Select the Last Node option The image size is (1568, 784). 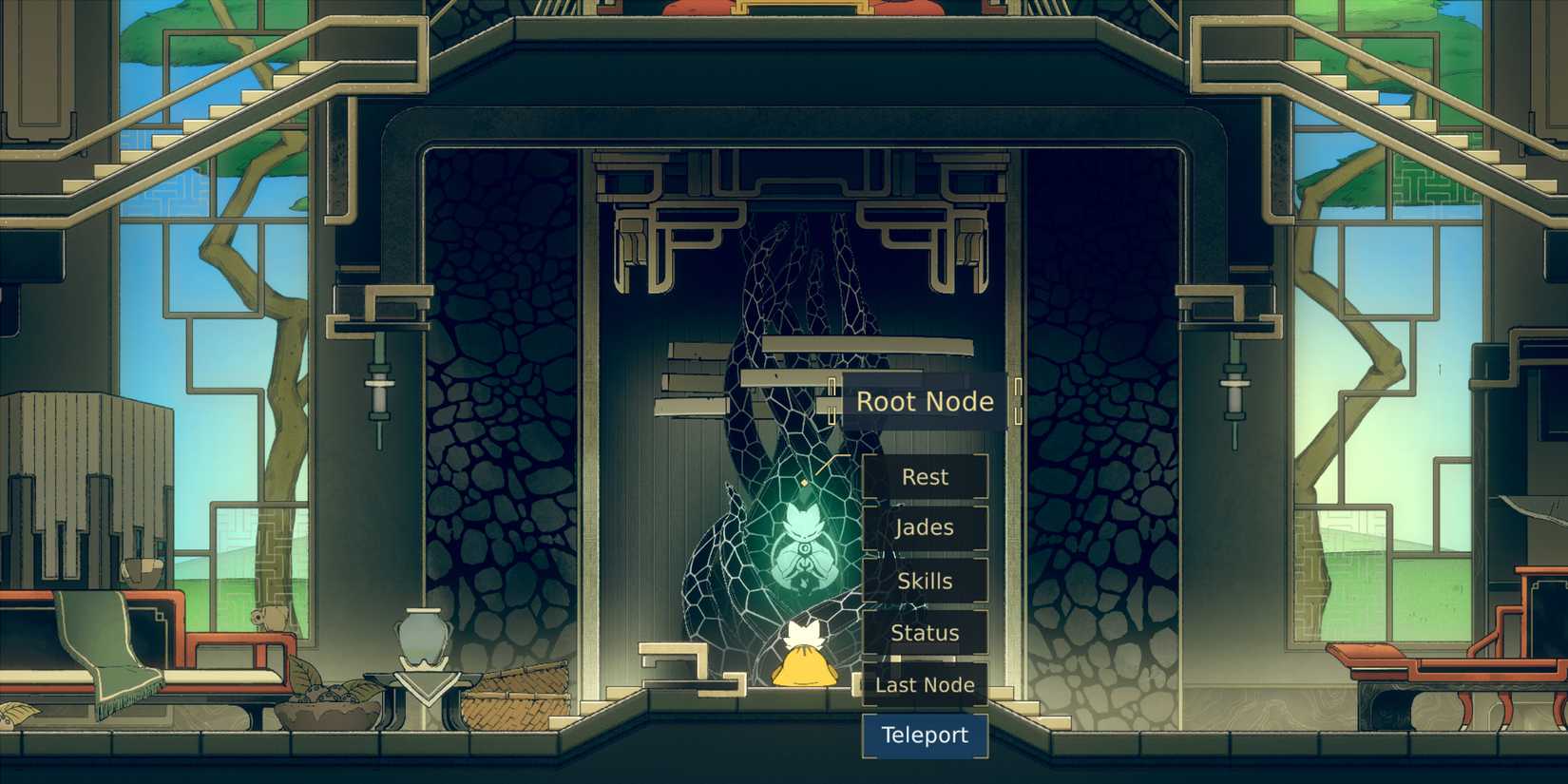(x=924, y=684)
